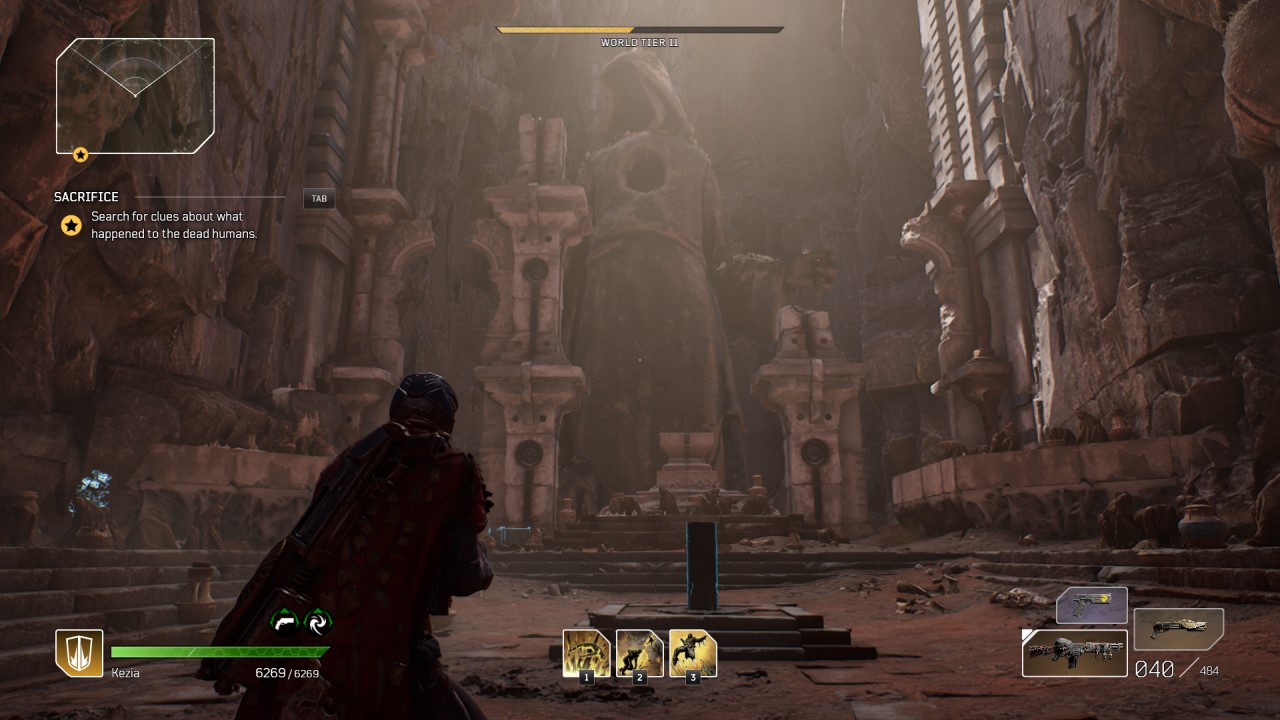Viewport: 1280px width, 720px height.
Task: Click the gold star quest marker icon
Action: 71,225
